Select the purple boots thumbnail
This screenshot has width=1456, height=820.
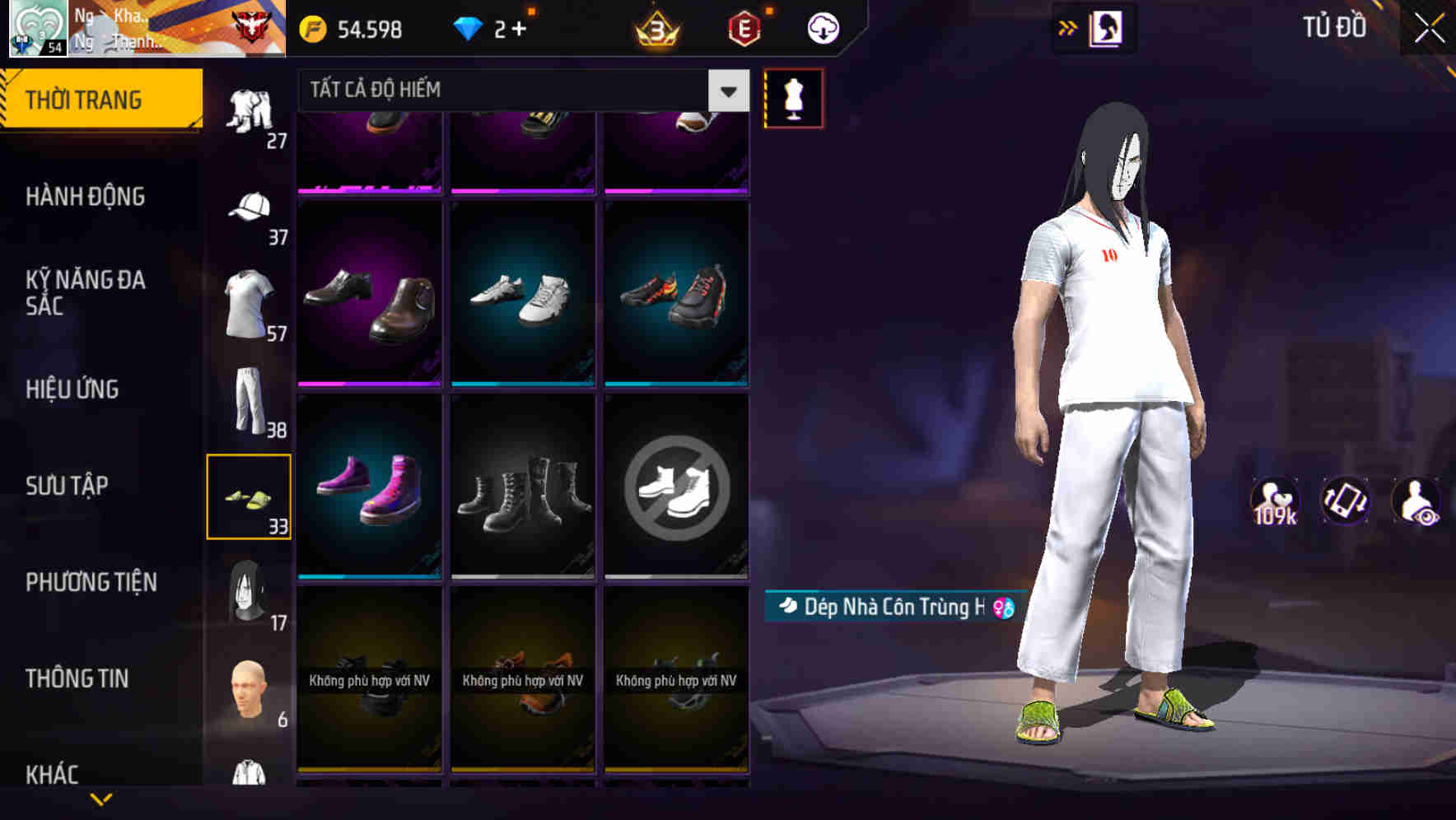pos(369,486)
